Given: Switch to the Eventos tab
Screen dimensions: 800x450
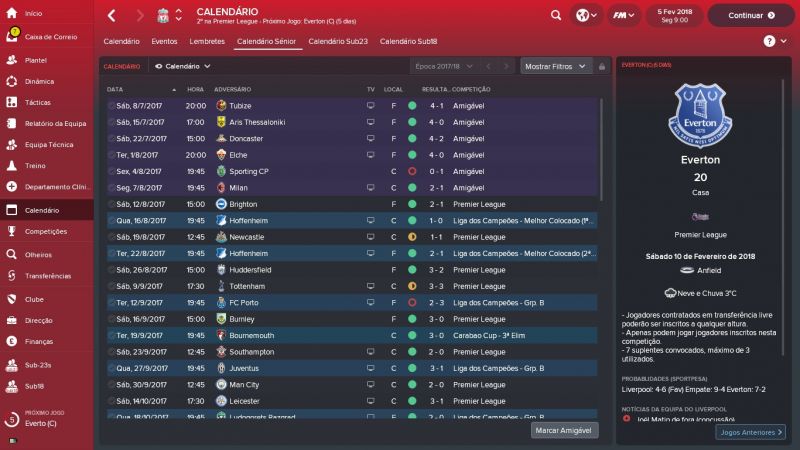Looking at the screenshot, I should pos(165,41).
